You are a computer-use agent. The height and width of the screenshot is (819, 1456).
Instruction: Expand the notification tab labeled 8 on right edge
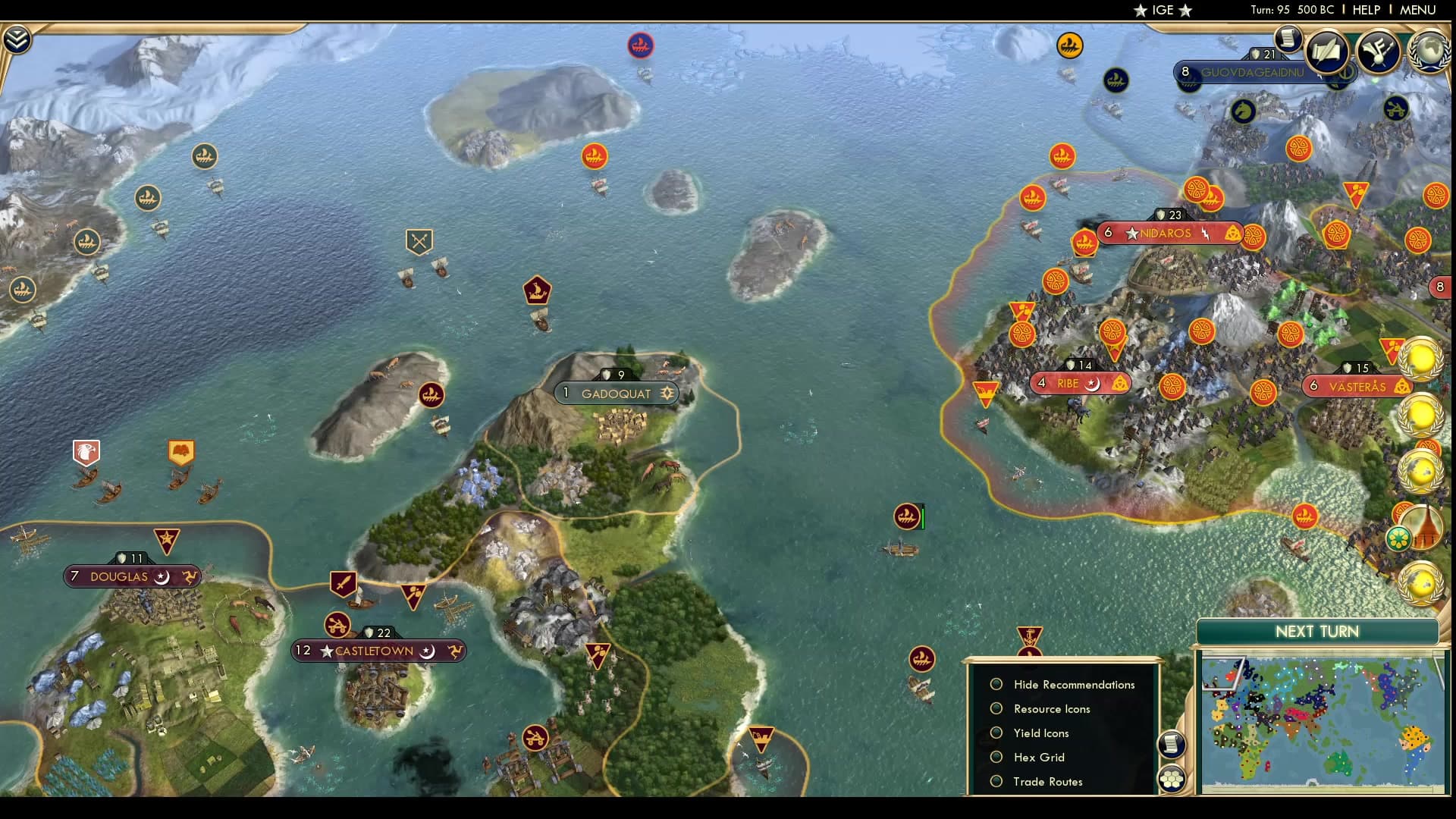tap(1439, 287)
